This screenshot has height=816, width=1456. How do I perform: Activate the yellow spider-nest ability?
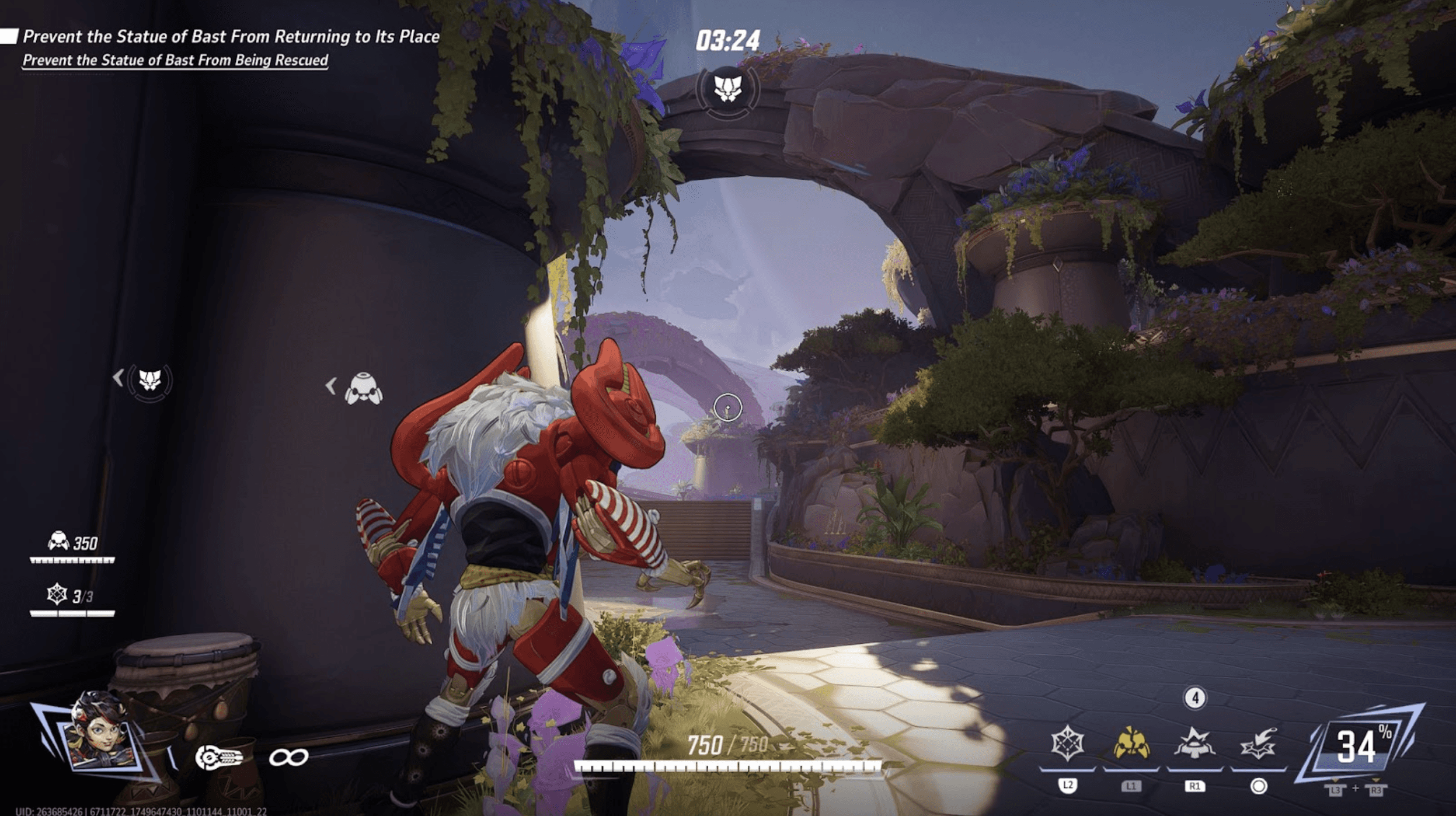click(1131, 744)
